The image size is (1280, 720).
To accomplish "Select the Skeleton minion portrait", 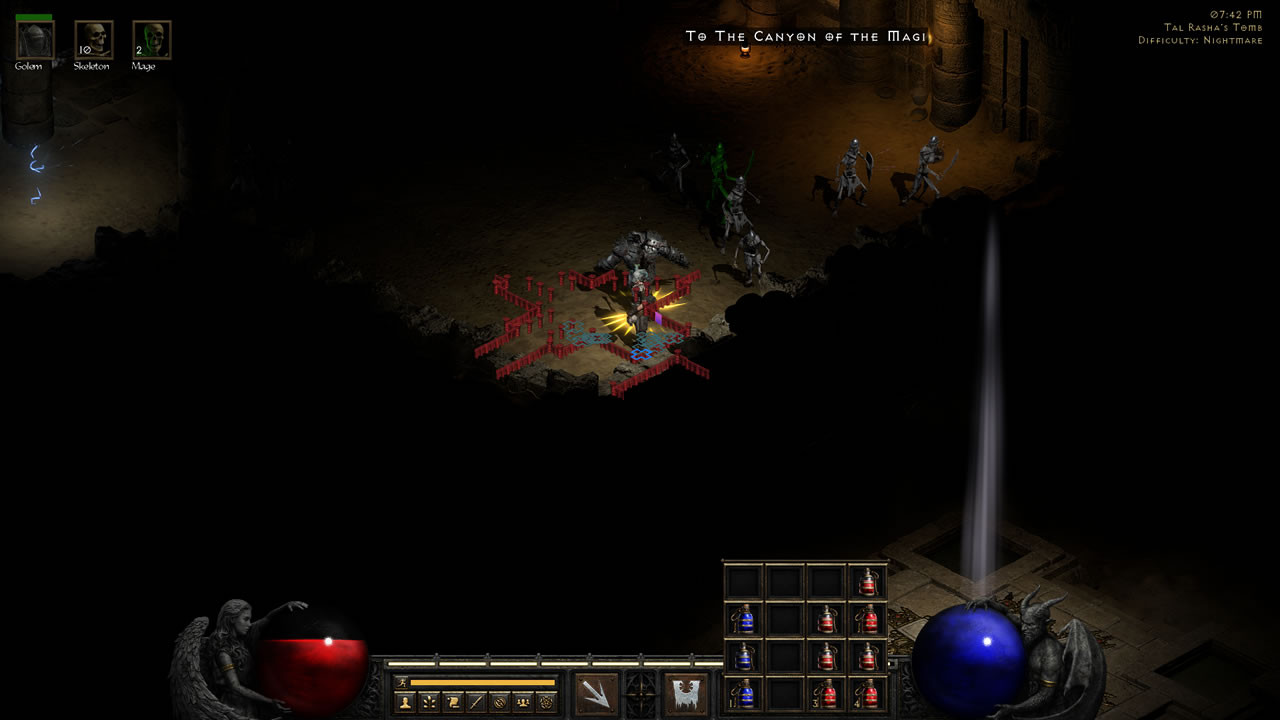I will 93,41.
